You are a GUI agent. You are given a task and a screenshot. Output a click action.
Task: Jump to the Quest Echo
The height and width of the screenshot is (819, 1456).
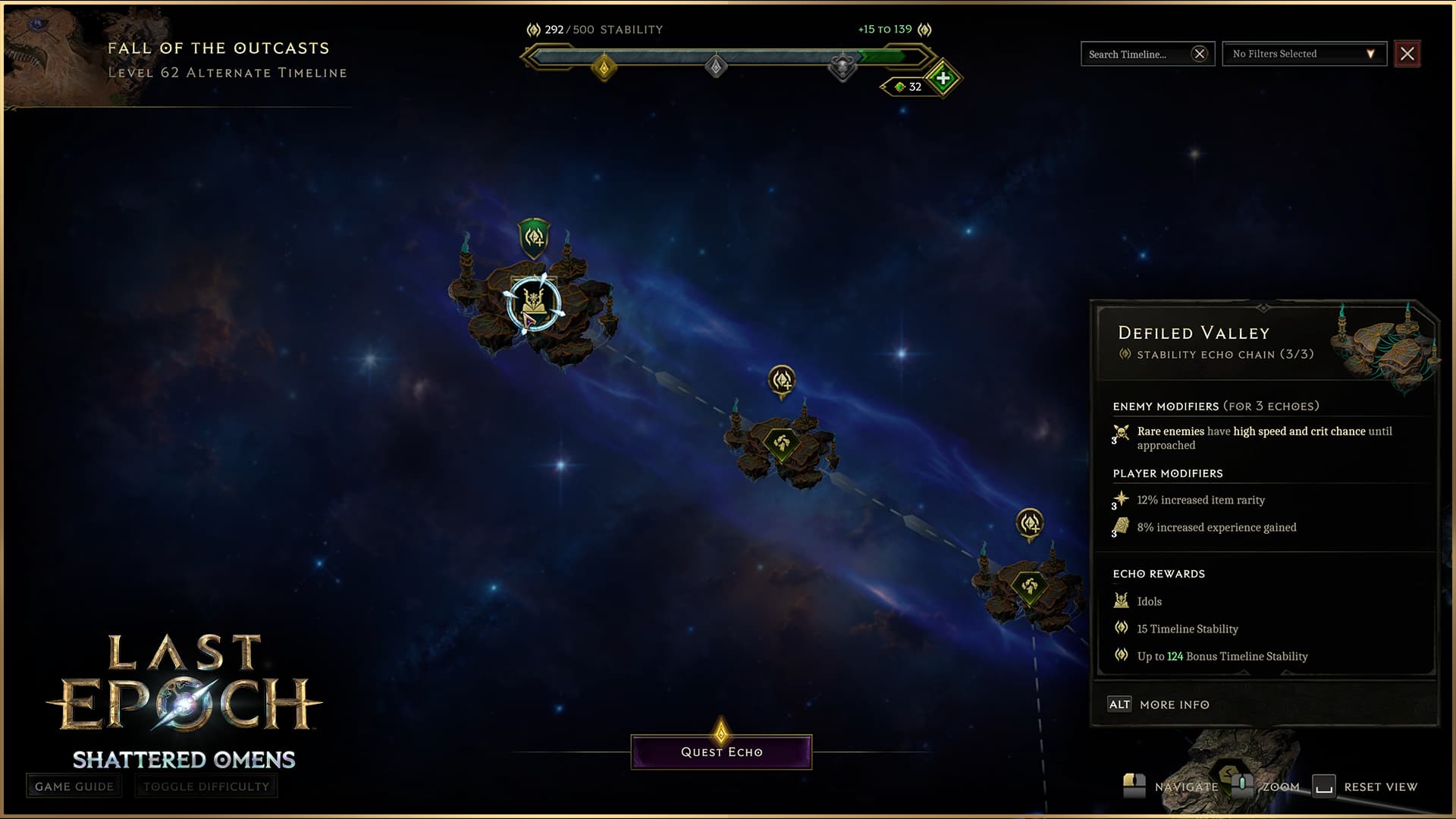point(721,752)
